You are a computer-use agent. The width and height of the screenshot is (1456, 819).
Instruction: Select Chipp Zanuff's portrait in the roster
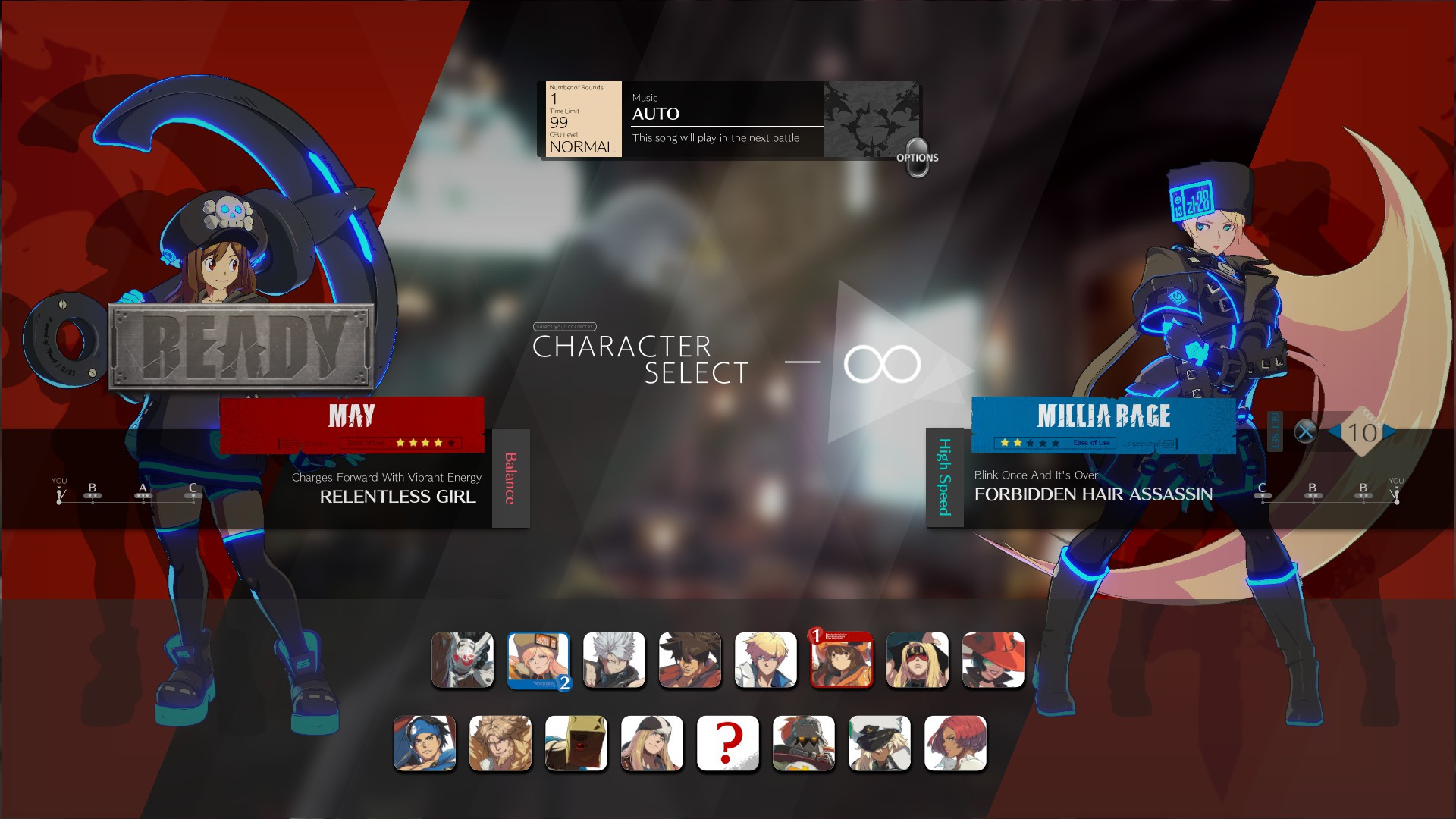click(614, 661)
